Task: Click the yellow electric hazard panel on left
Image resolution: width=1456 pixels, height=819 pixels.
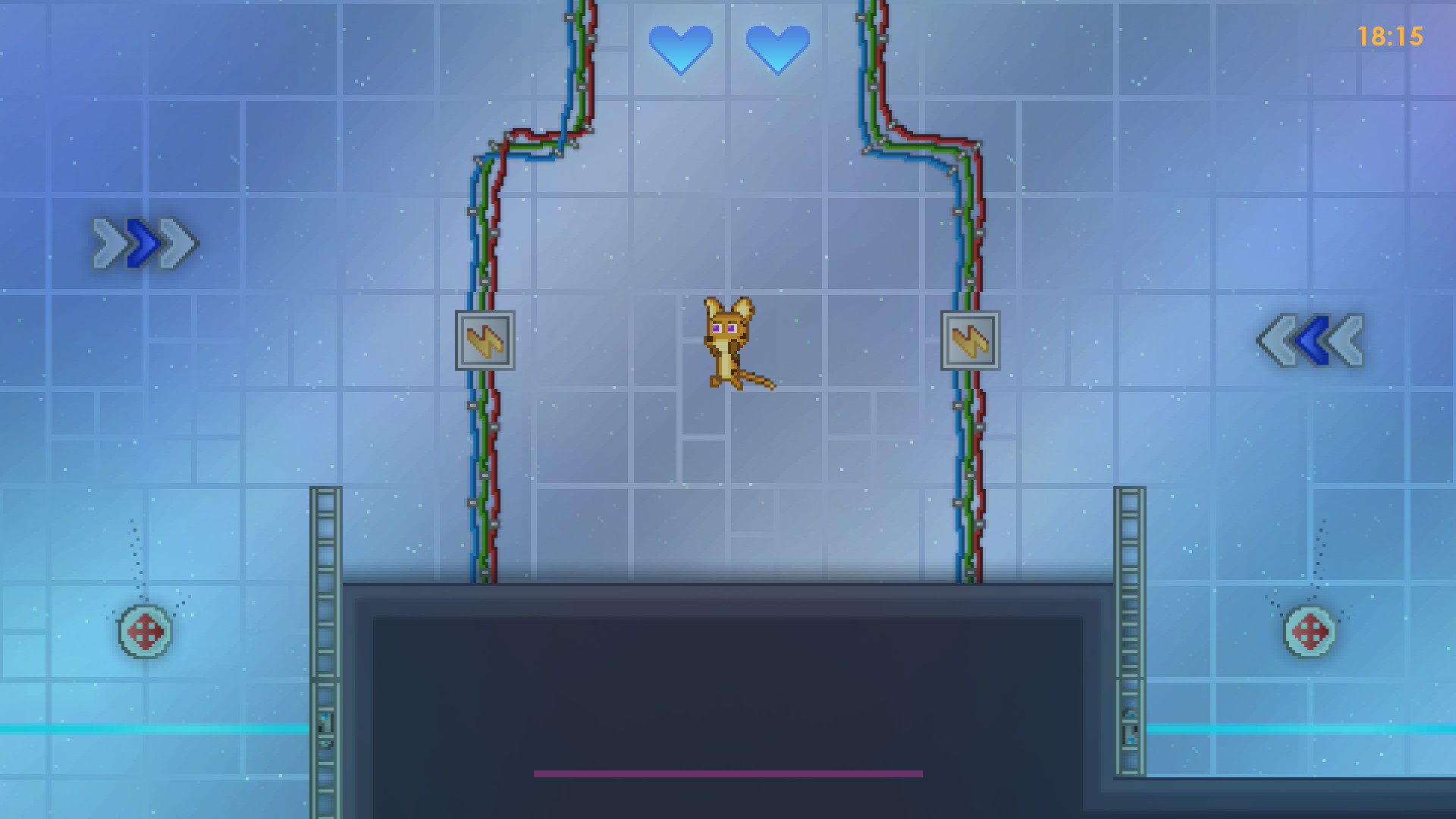Action: 485,341
